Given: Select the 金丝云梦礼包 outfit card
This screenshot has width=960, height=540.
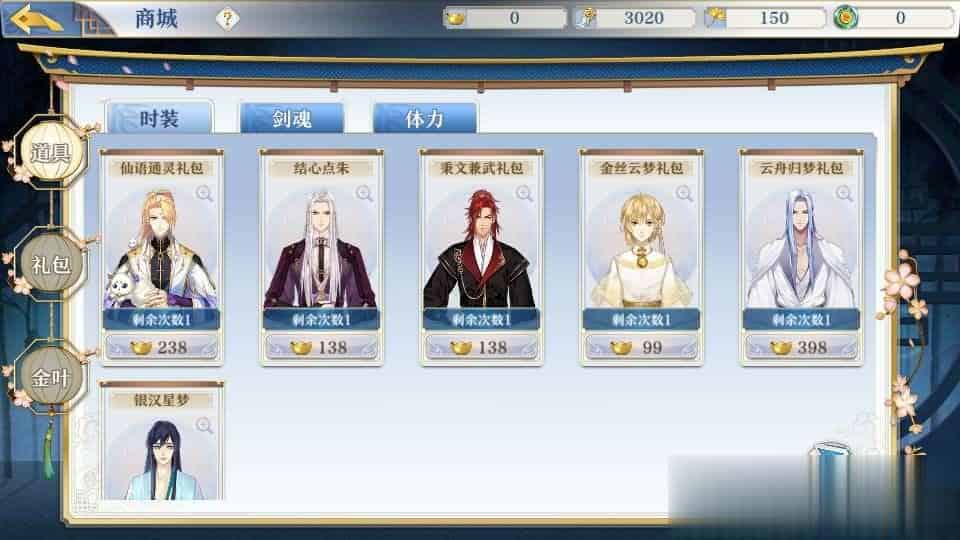Looking at the screenshot, I should pyautogui.click(x=641, y=245).
